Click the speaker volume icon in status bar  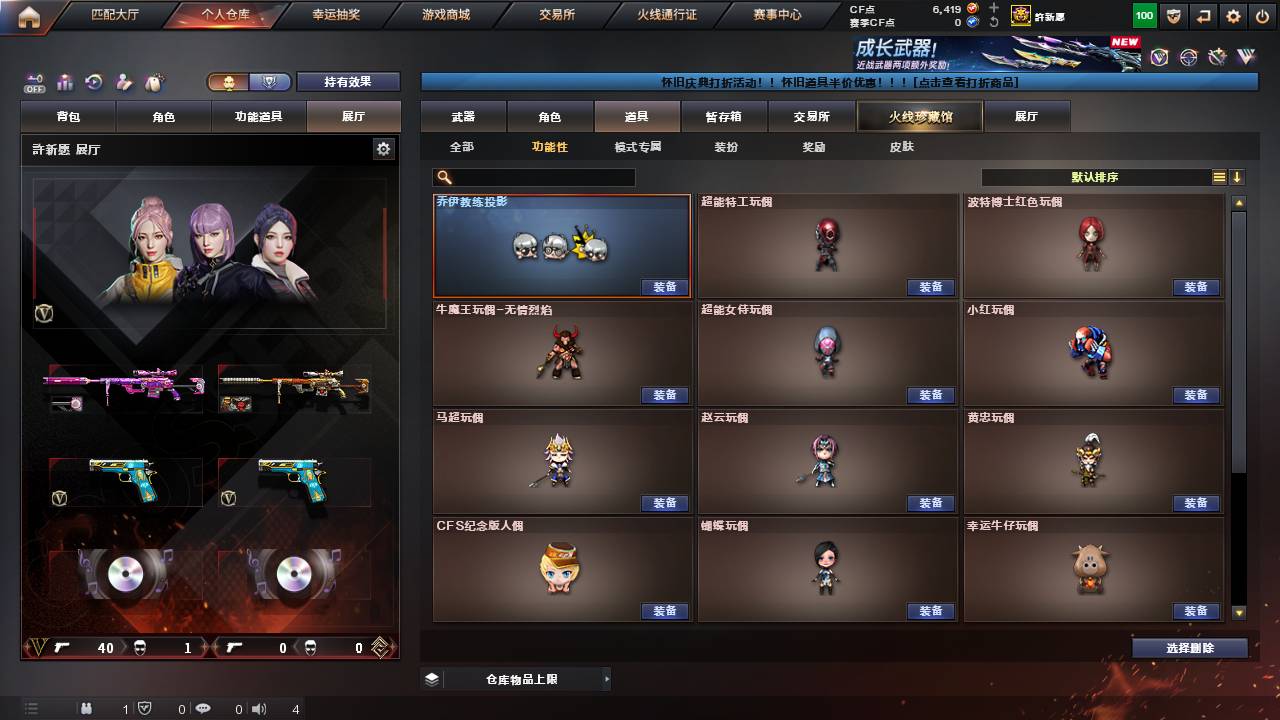259,710
